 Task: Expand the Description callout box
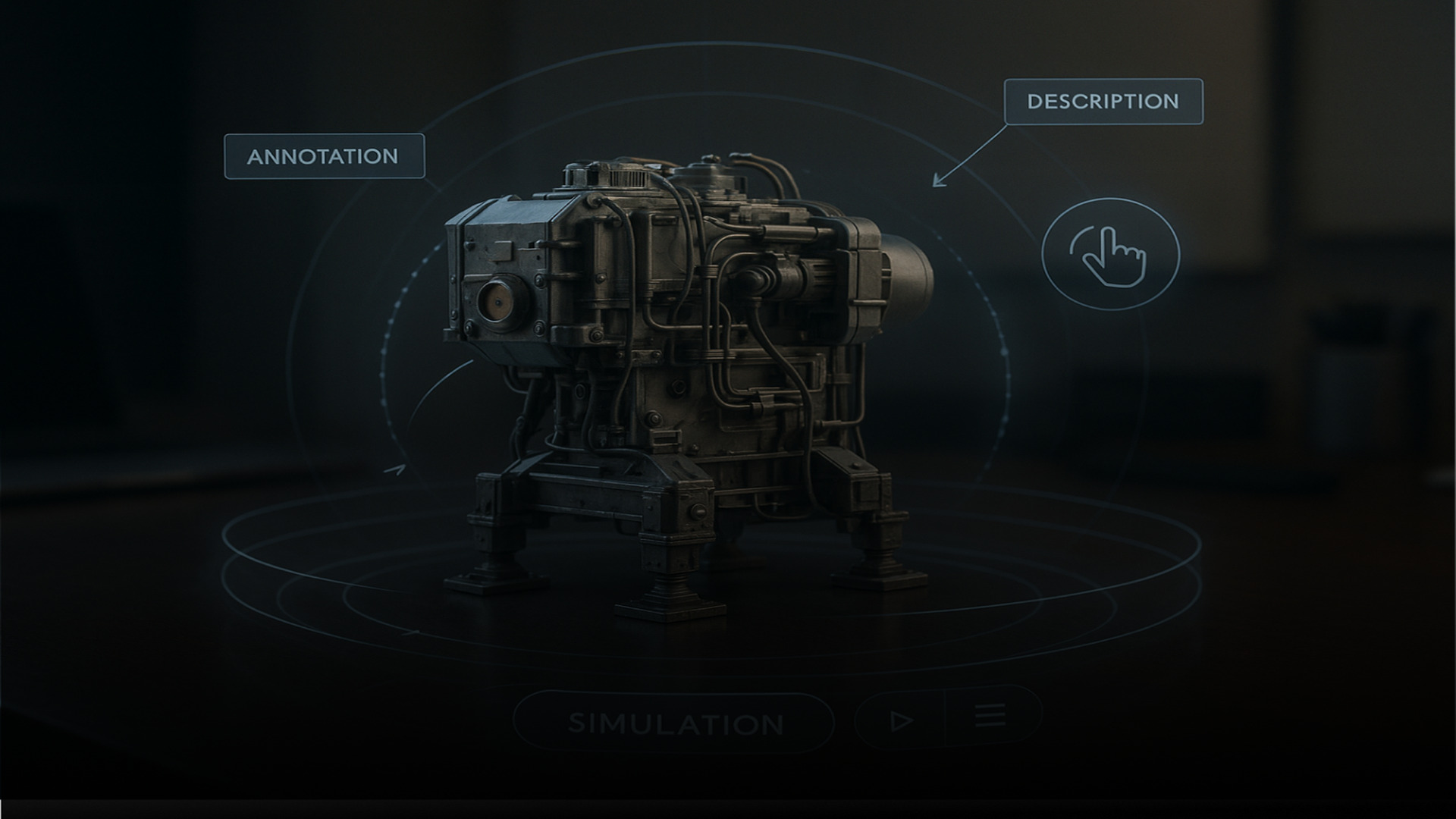(x=1103, y=99)
